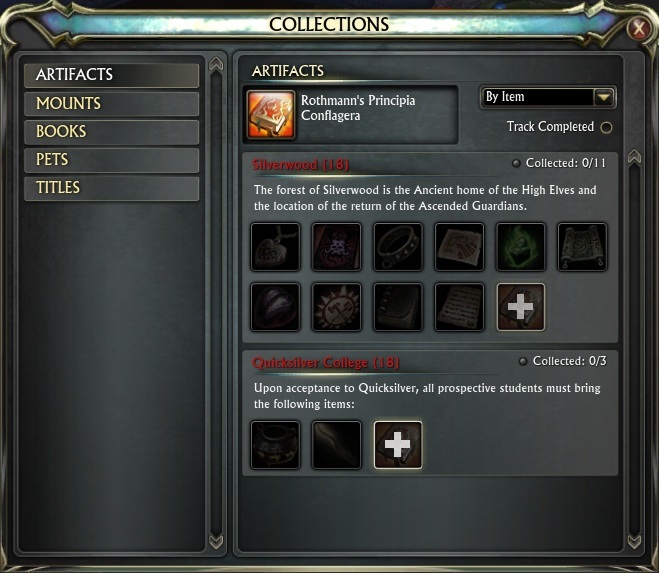
Task: Click the Silverwood set plus-book reward icon
Action: point(521,307)
